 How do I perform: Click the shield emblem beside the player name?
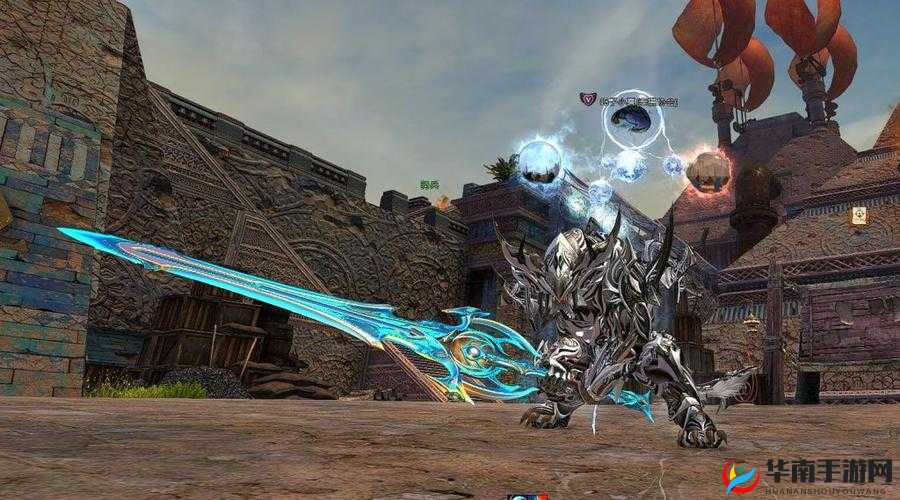pos(588,99)
